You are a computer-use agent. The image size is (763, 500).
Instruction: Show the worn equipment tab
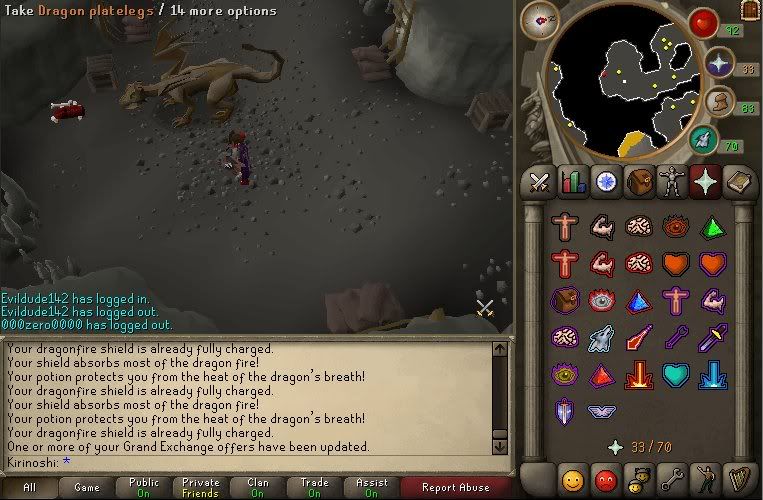[x=672, y=182]
